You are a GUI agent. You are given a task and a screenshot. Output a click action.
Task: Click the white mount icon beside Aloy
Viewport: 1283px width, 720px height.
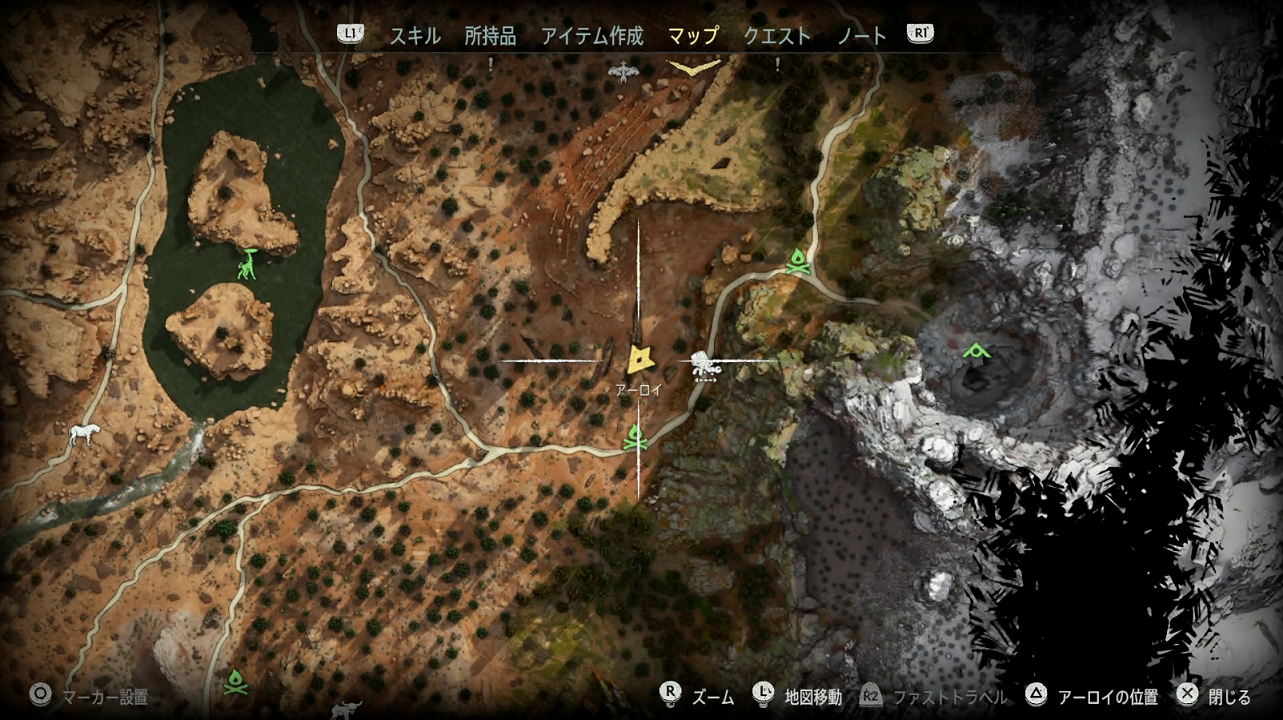pos(707,368)
